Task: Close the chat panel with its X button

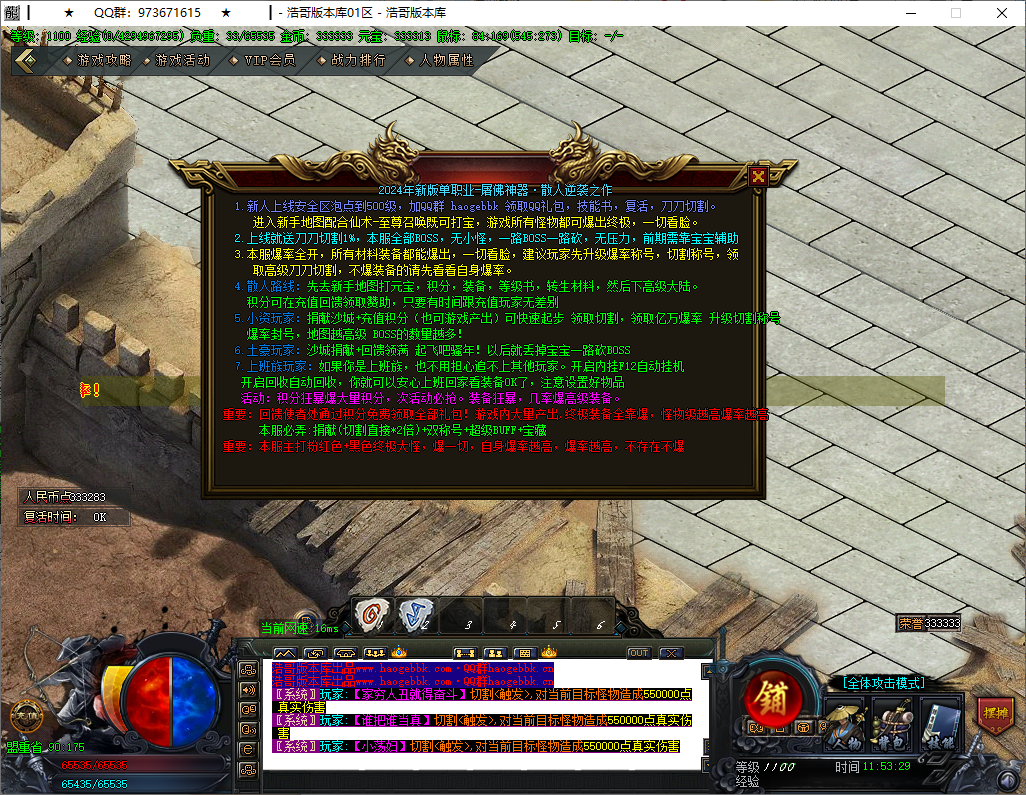Action: pos(670,653)
